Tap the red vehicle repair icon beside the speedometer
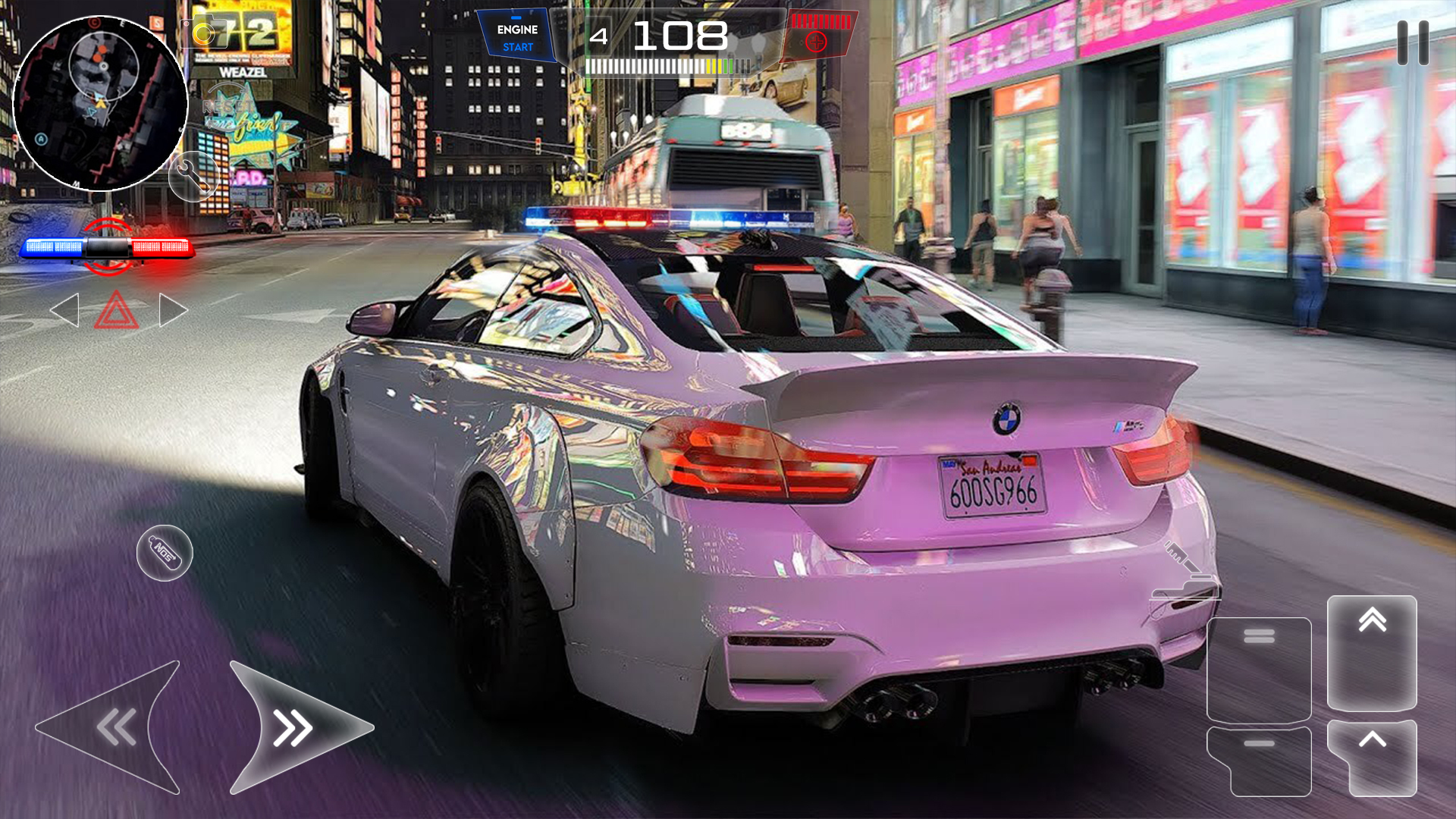 click(817, 43)
